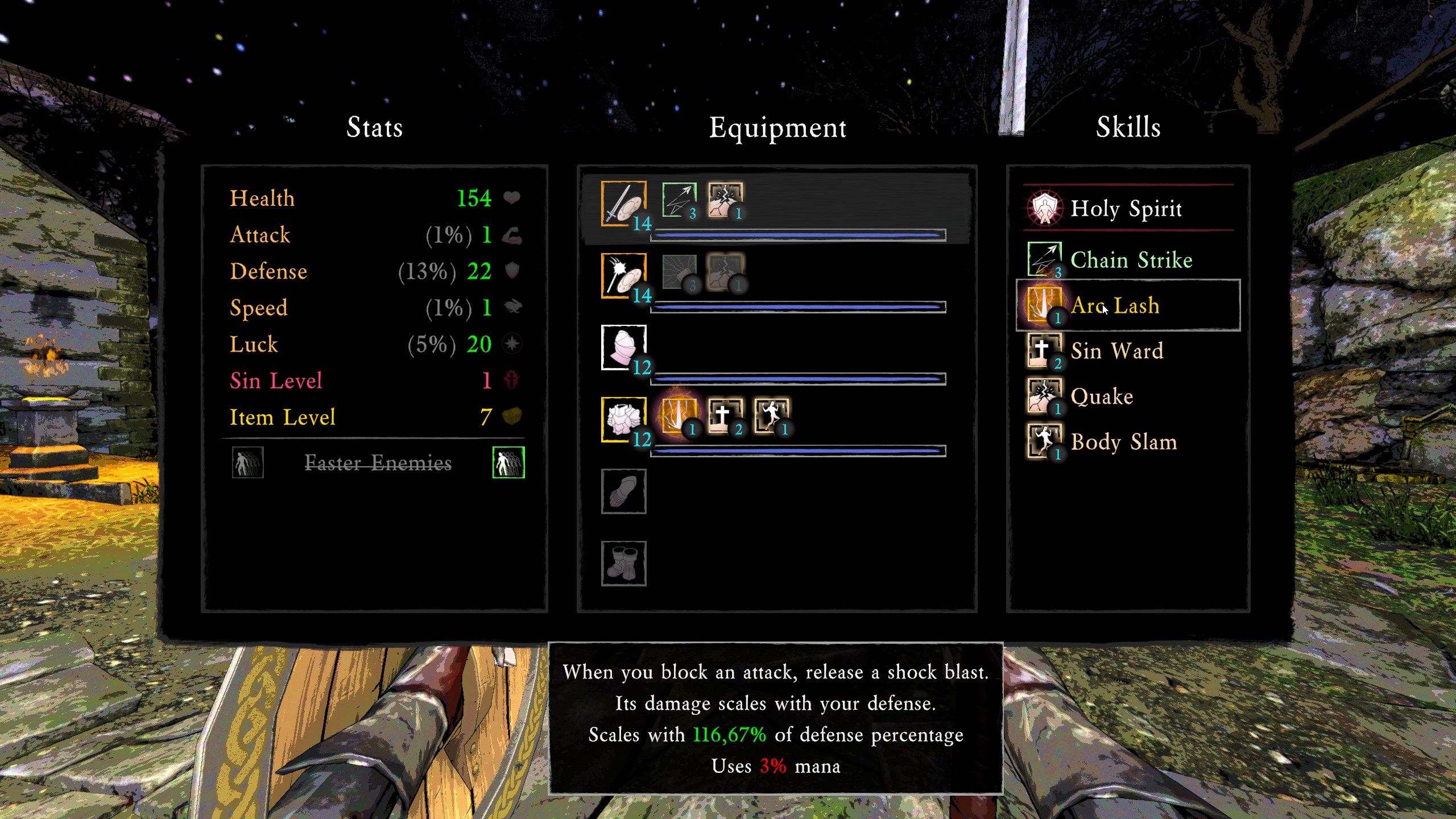Pick the Quake skill in the list
1456x819 pixels.
1102,396
